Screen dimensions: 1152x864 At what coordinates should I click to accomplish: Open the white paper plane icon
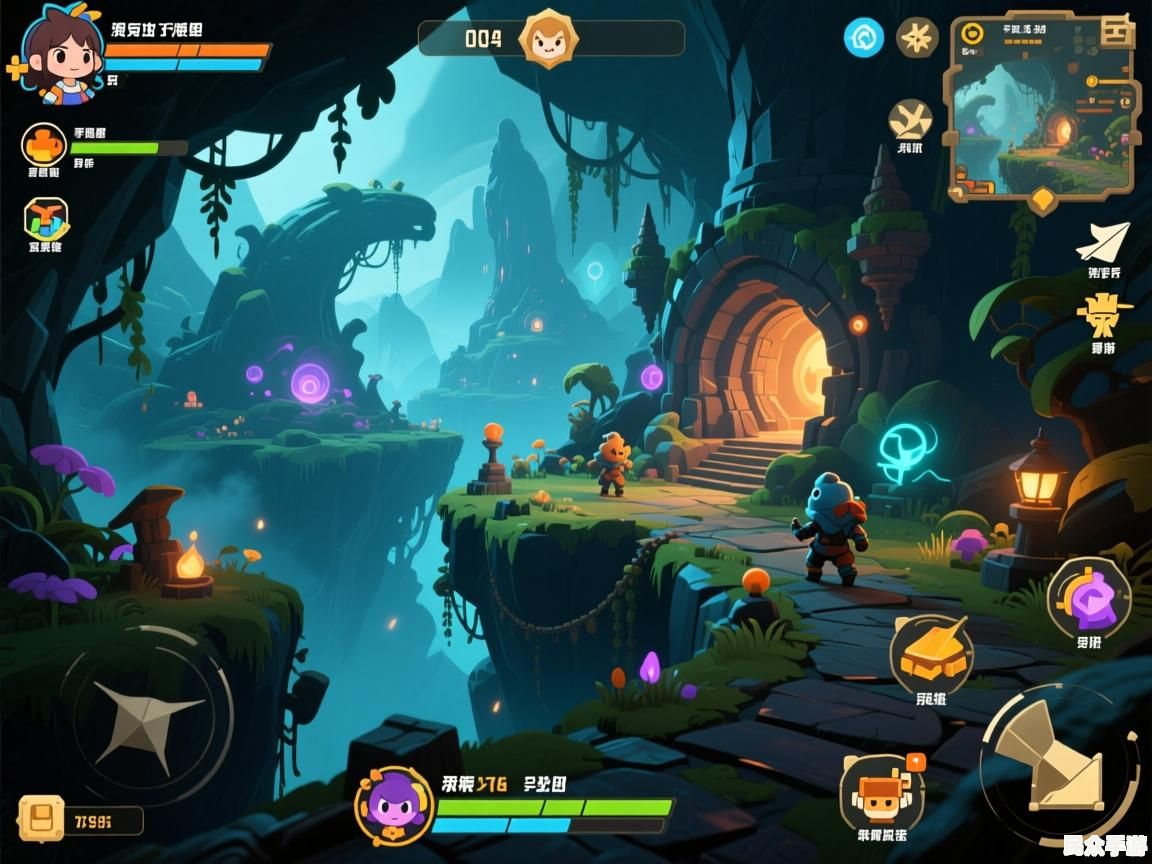tap(1103, 242)
